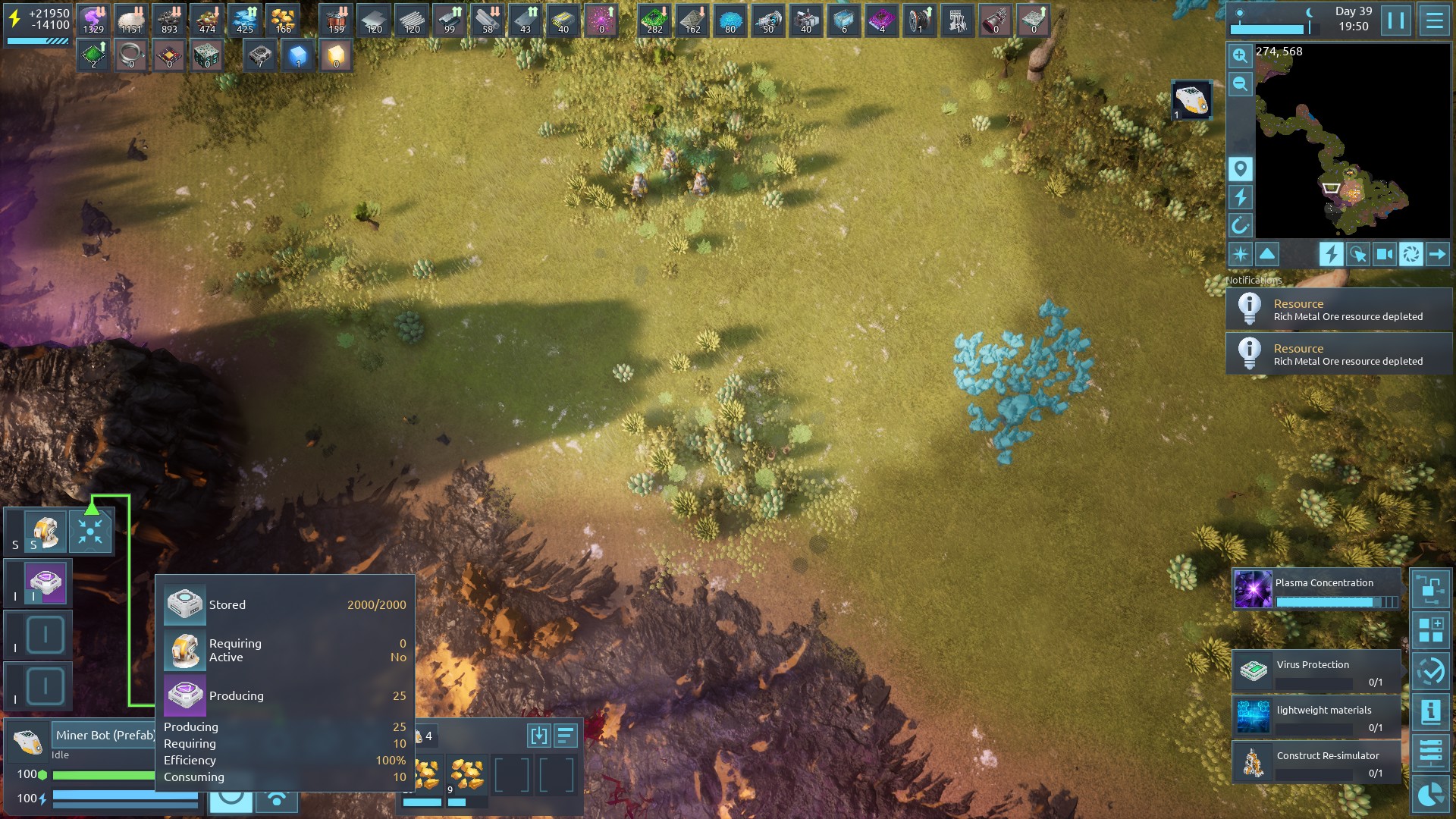Select the Plasma Concentration research entry
This screenshot has width=1456, height=819.
[1316, 590]
